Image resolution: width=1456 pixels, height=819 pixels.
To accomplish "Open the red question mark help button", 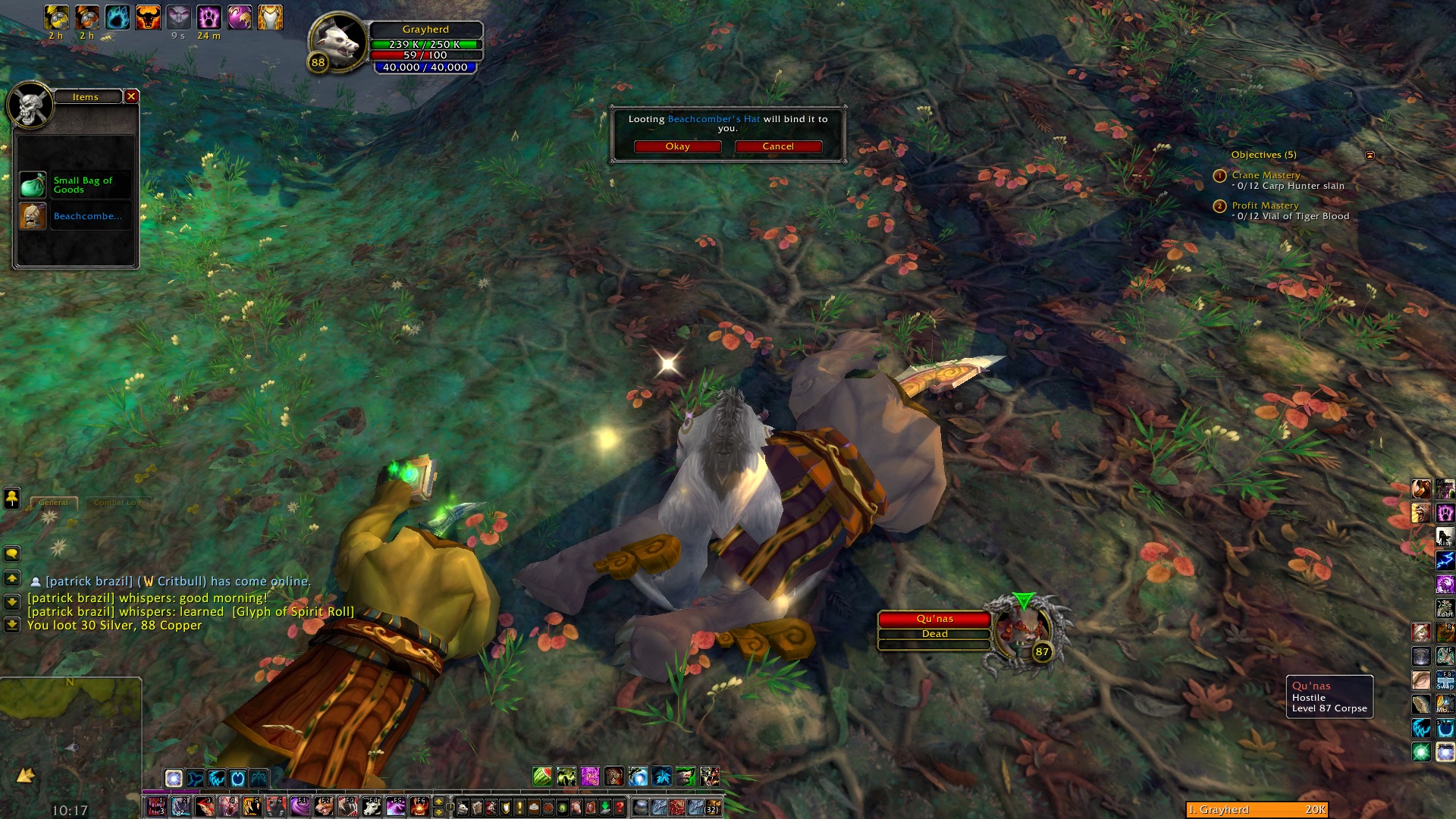I will point(620,807).
